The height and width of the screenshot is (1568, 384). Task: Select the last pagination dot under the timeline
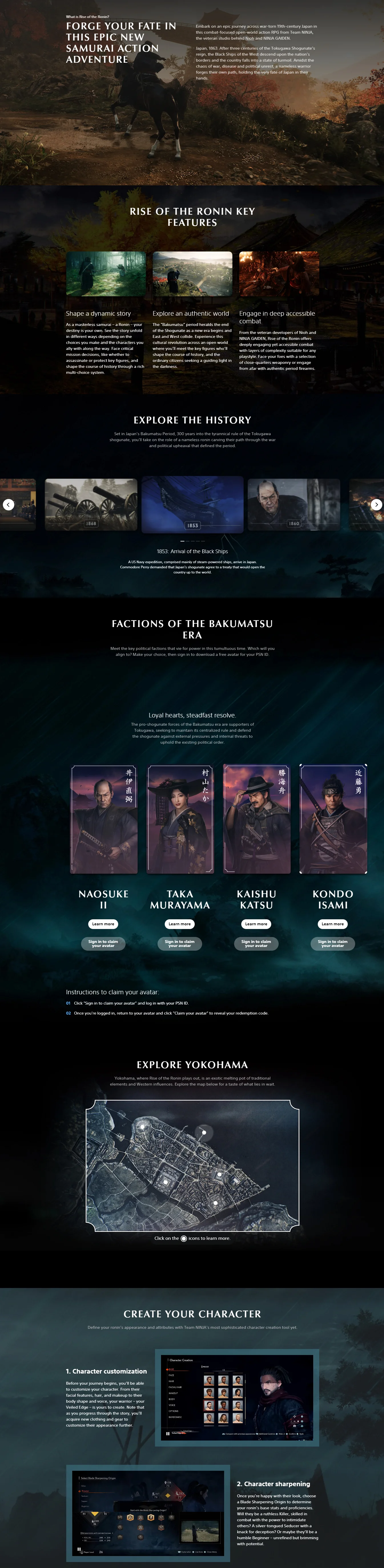[x=203, y=541]
